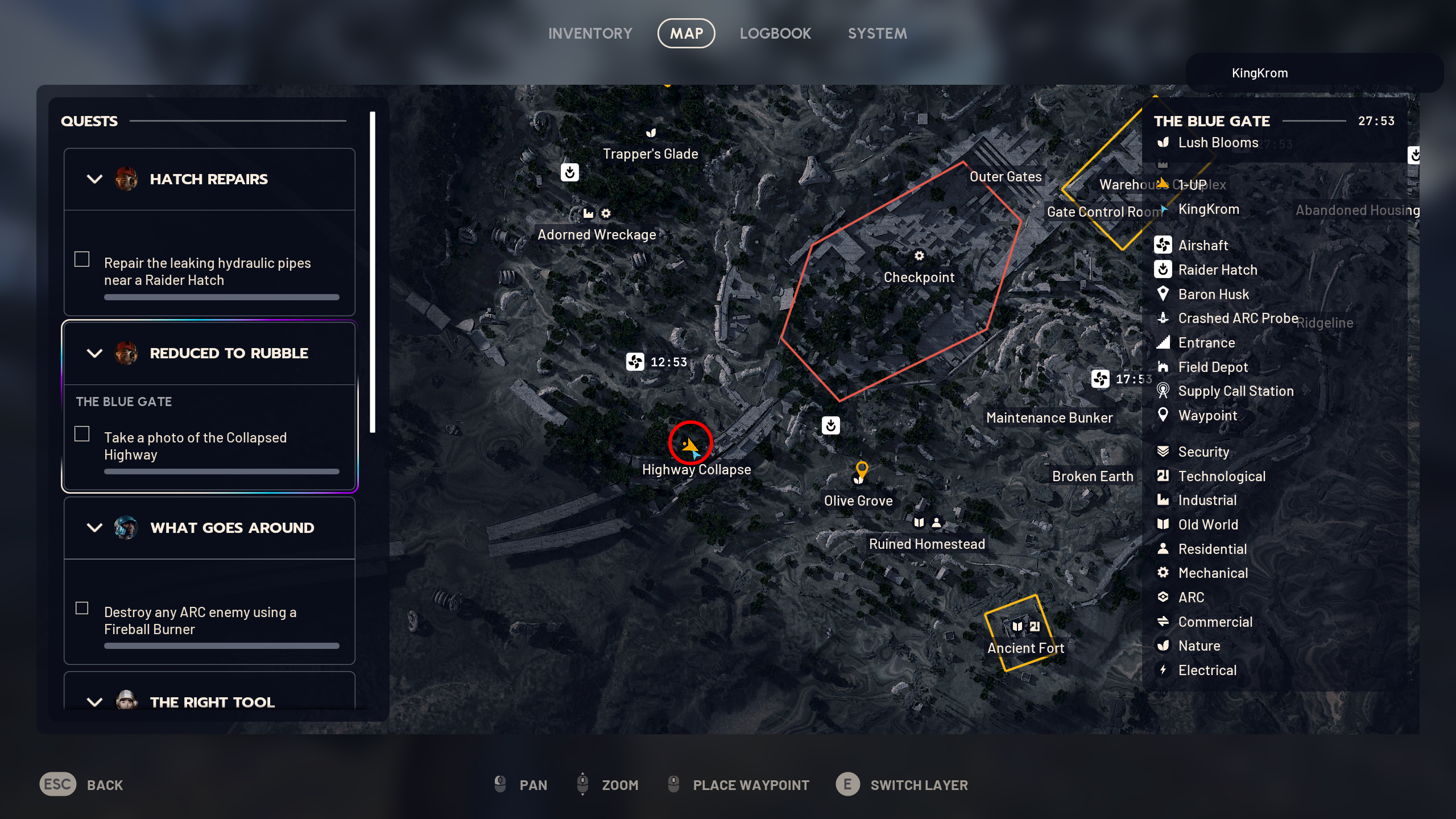1456x819 pixels.
Task: Click the Airshaft icon in the legend
Action: 1164,245
